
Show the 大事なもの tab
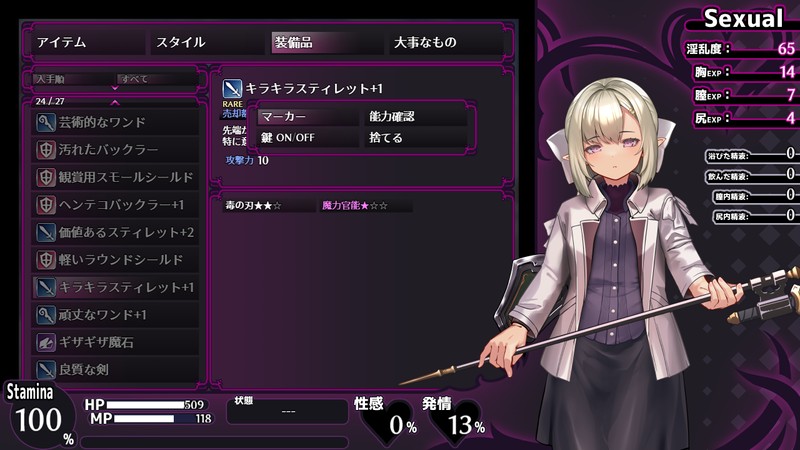click(444, 42)
